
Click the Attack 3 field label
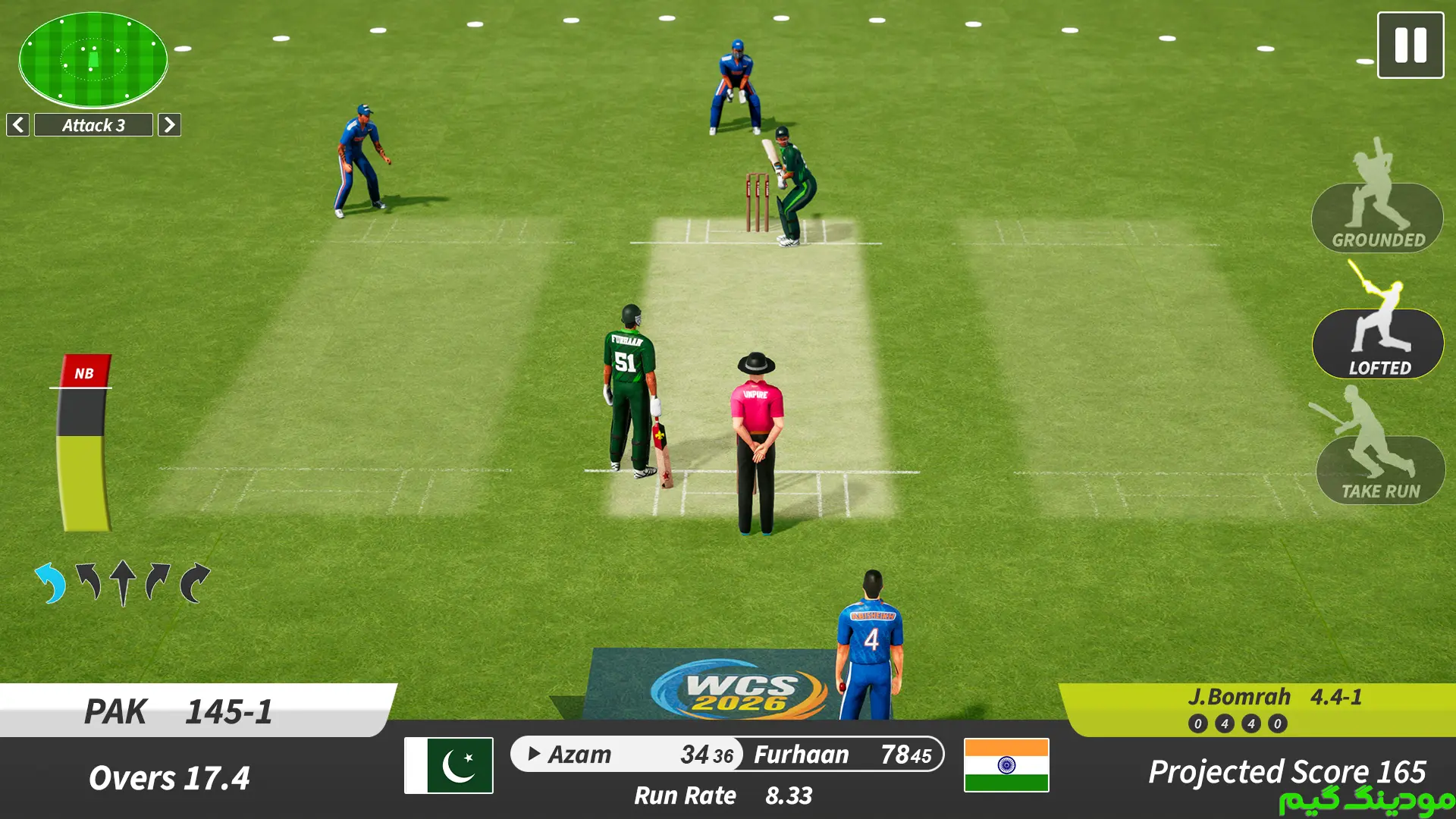tap(93, 125)
